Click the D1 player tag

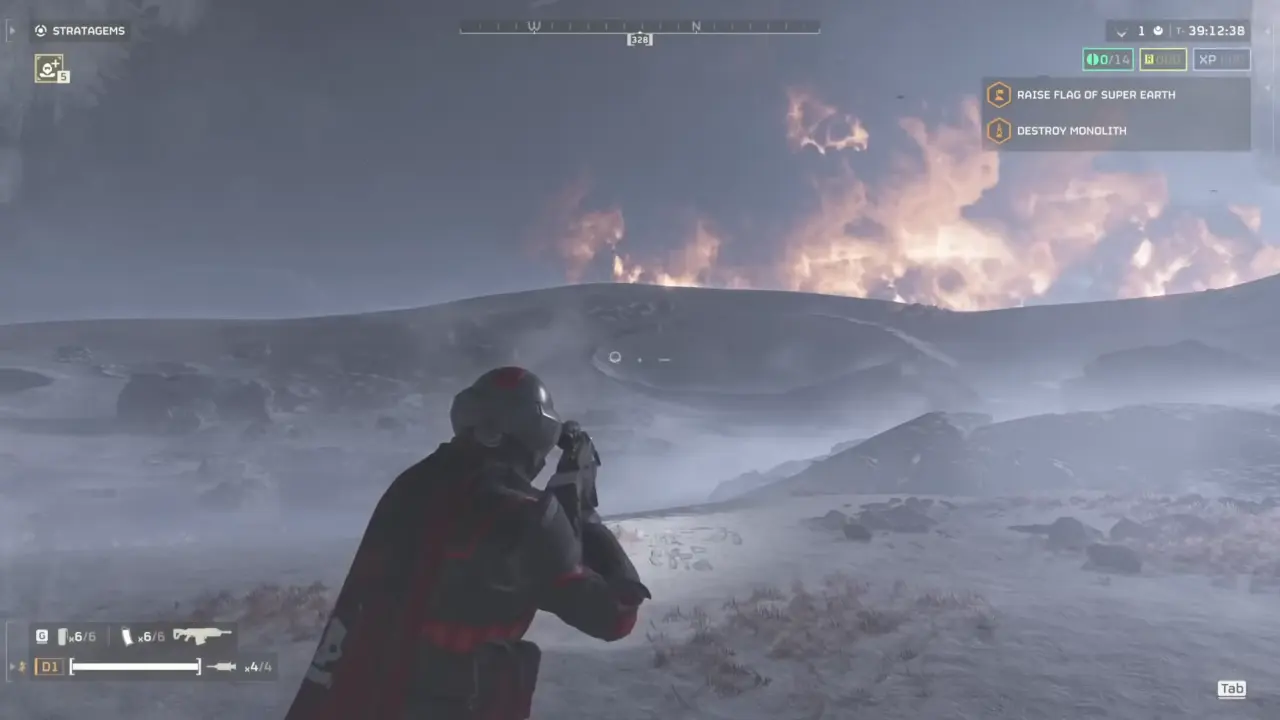(49, 666)
